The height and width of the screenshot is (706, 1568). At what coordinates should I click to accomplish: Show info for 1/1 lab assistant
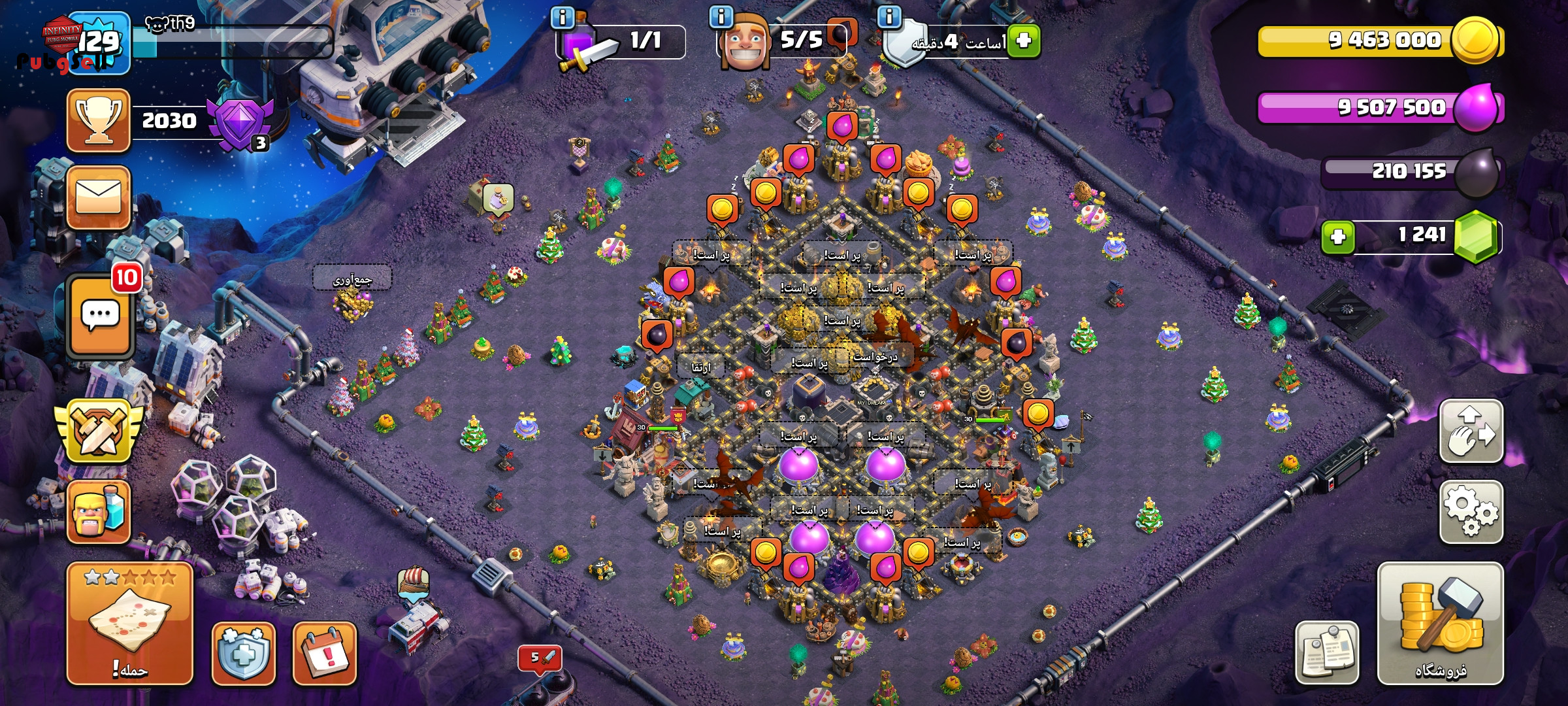click(562, 17)
